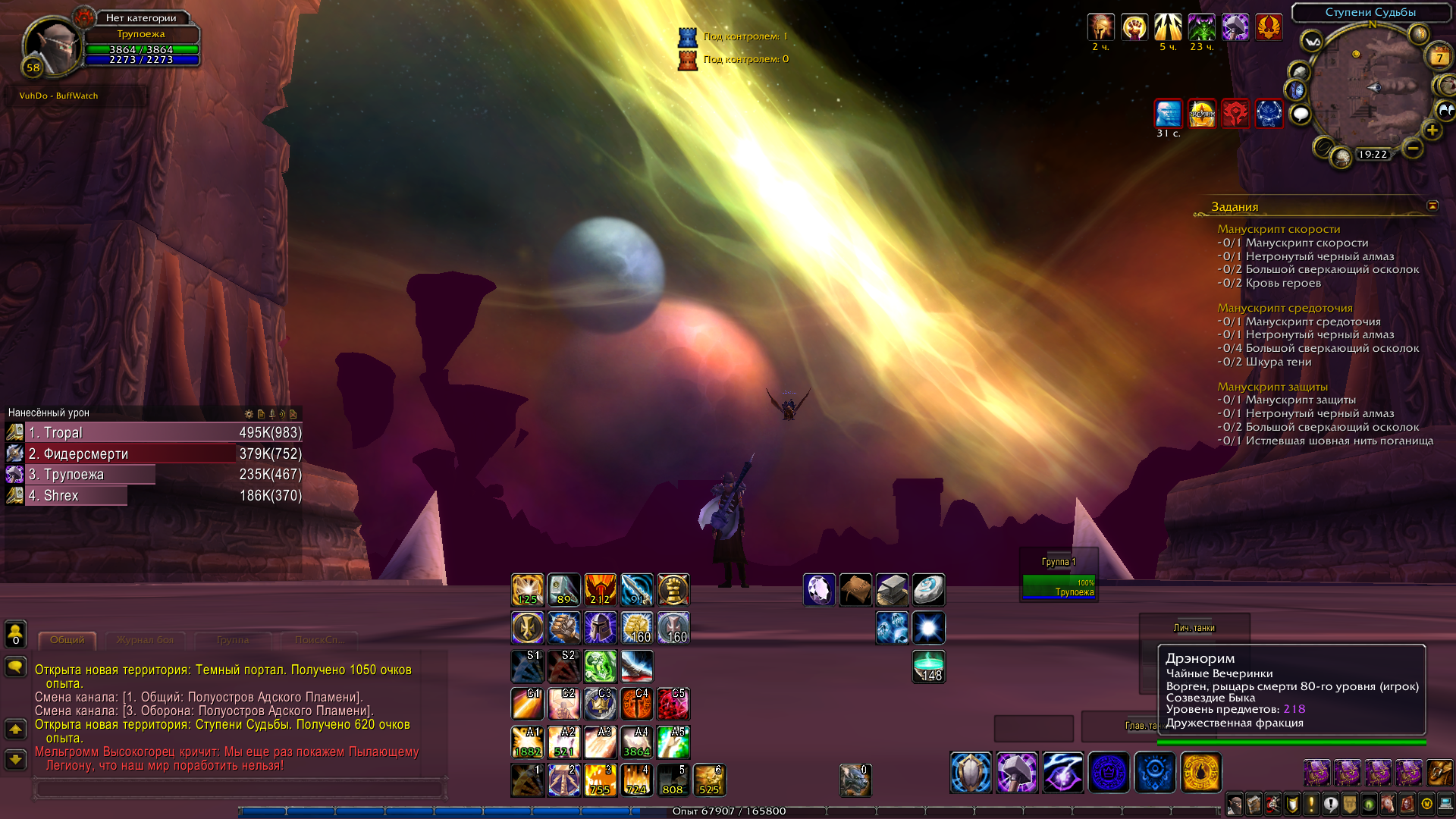Open the calendar showing day 7

[1439, 58]
